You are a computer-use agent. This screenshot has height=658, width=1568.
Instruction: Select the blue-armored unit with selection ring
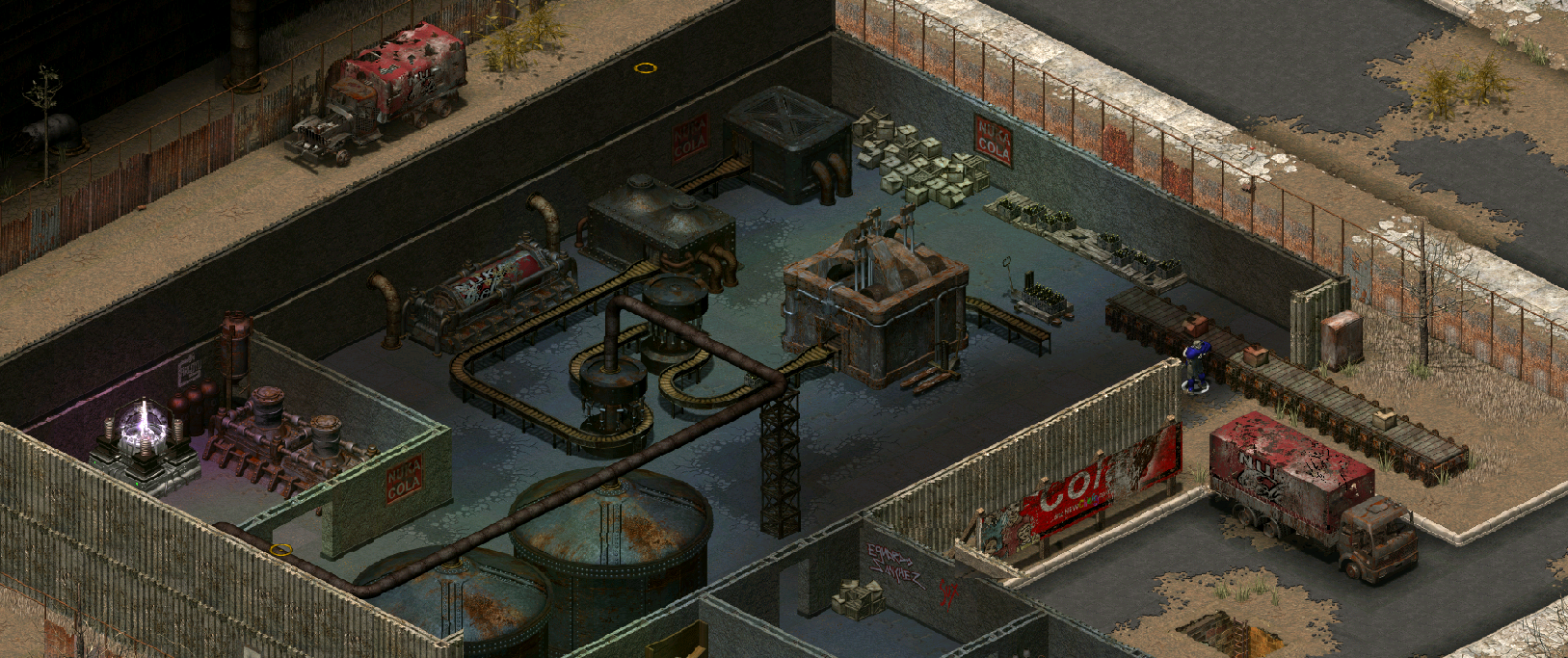point(1196,366)
